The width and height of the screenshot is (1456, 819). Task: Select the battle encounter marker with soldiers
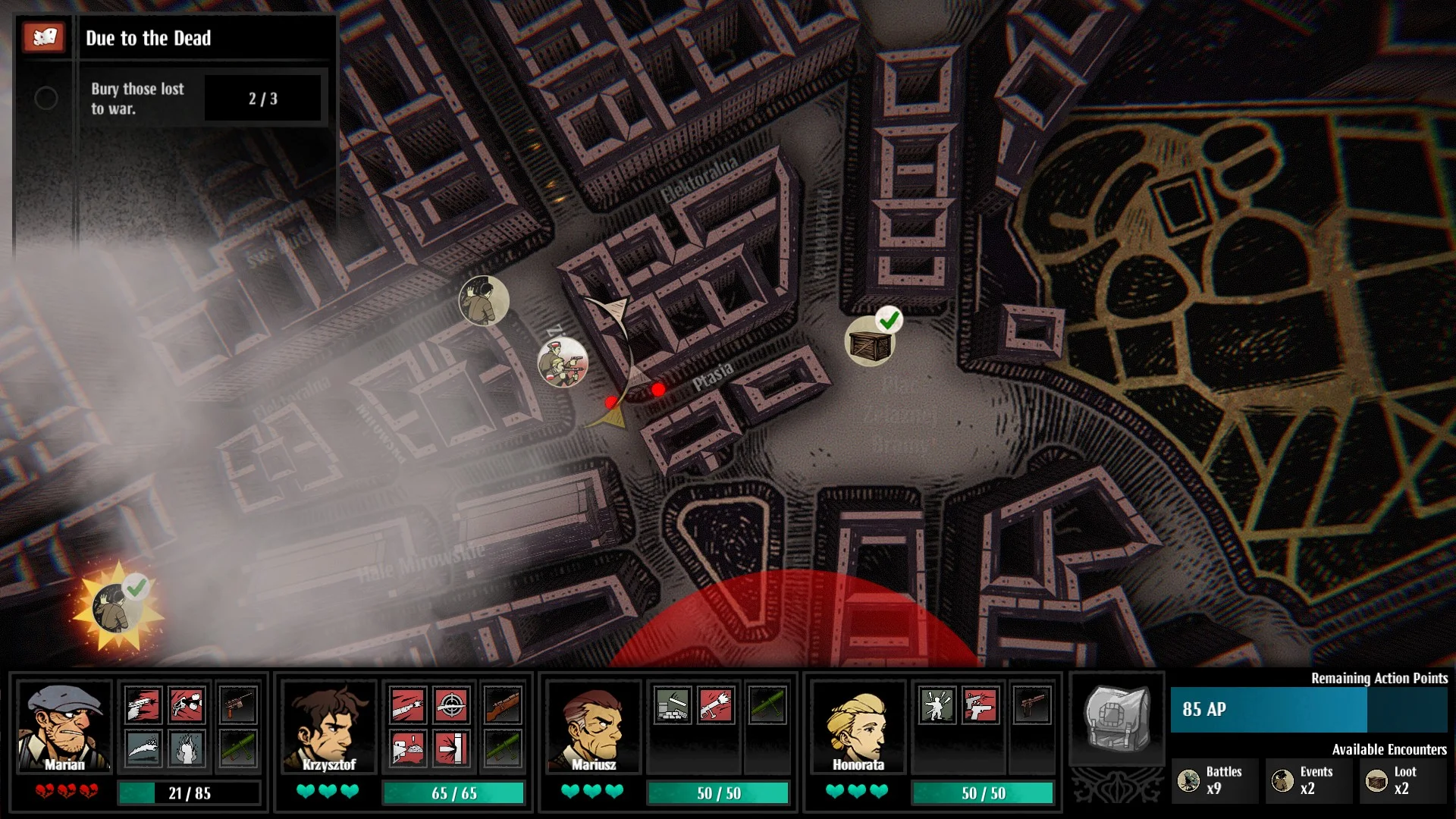coord(562,362)
